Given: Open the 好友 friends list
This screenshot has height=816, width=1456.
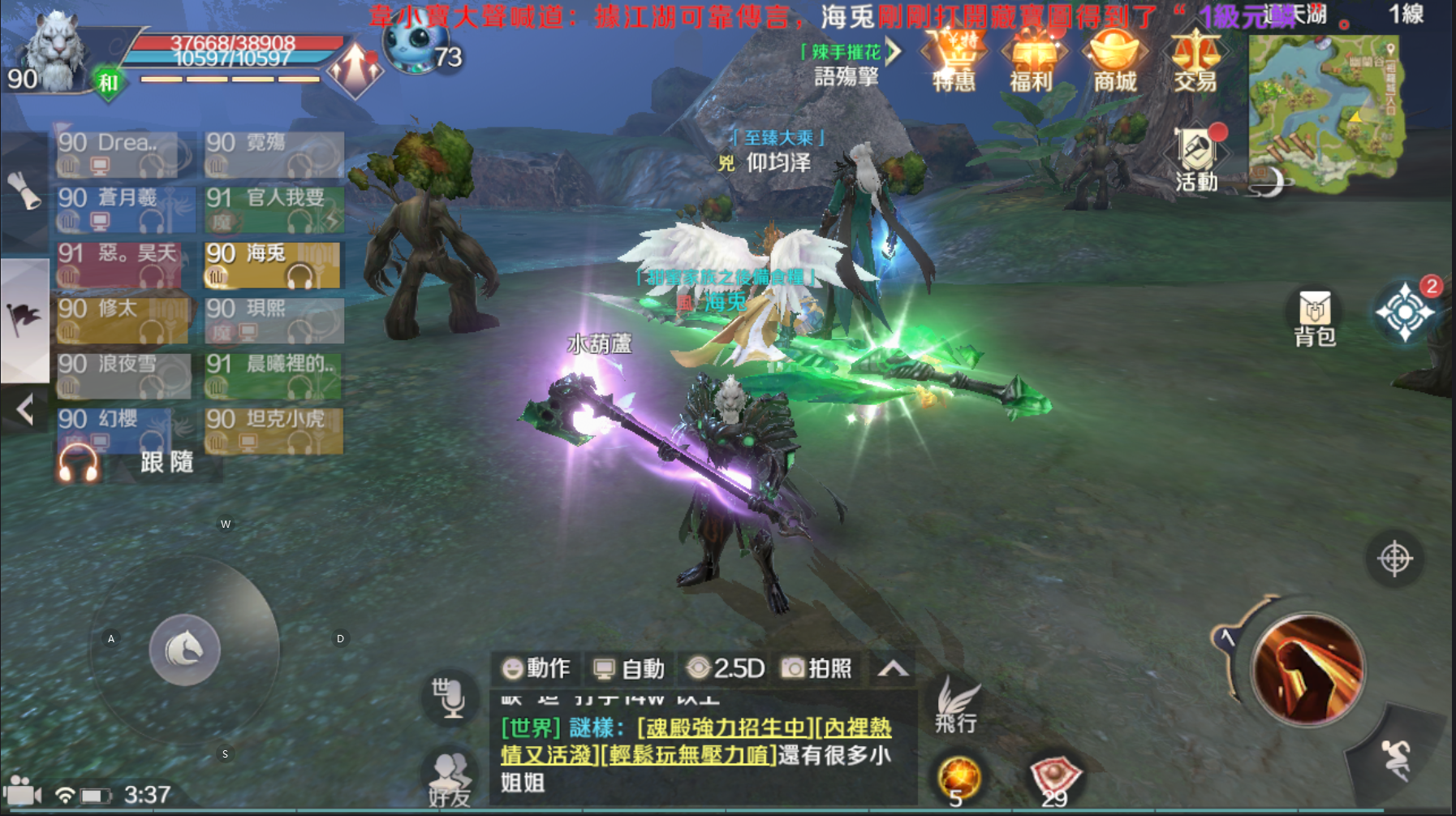Looking at the screenshot, I should pyautogui.click(x=450, y=779).
